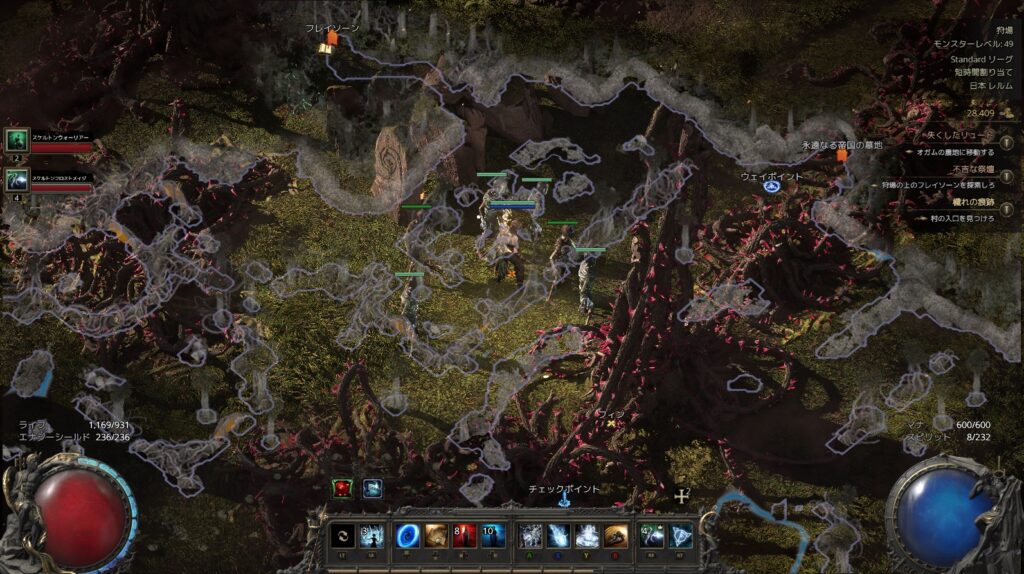
Task: Click the ウェイポイント marker on the map
Action: coord(772,186)
